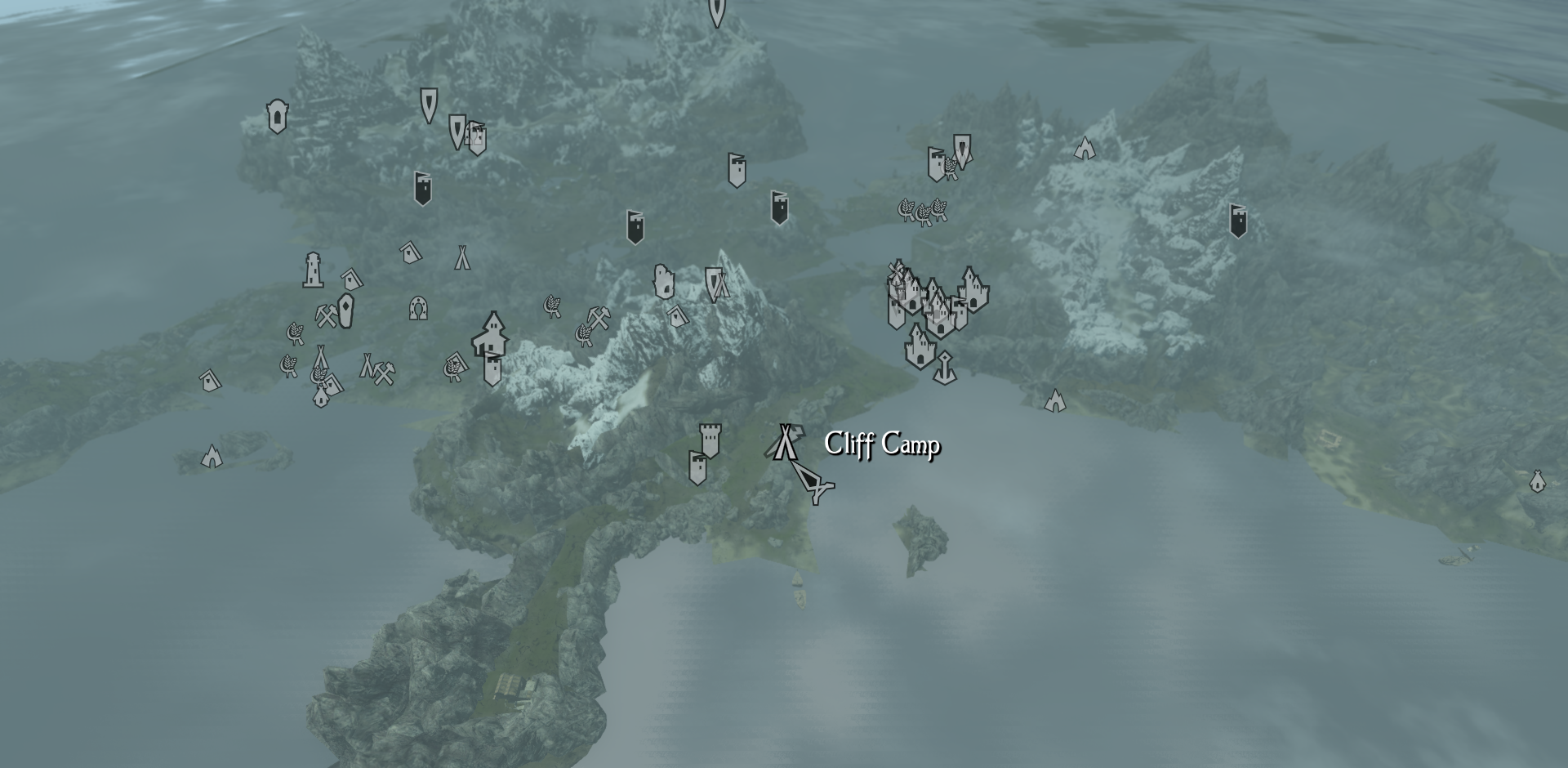Select the marker at top map edge
Image resolution: width=1568 pixels, height=768 pixels.
click(x=716, y=11)
